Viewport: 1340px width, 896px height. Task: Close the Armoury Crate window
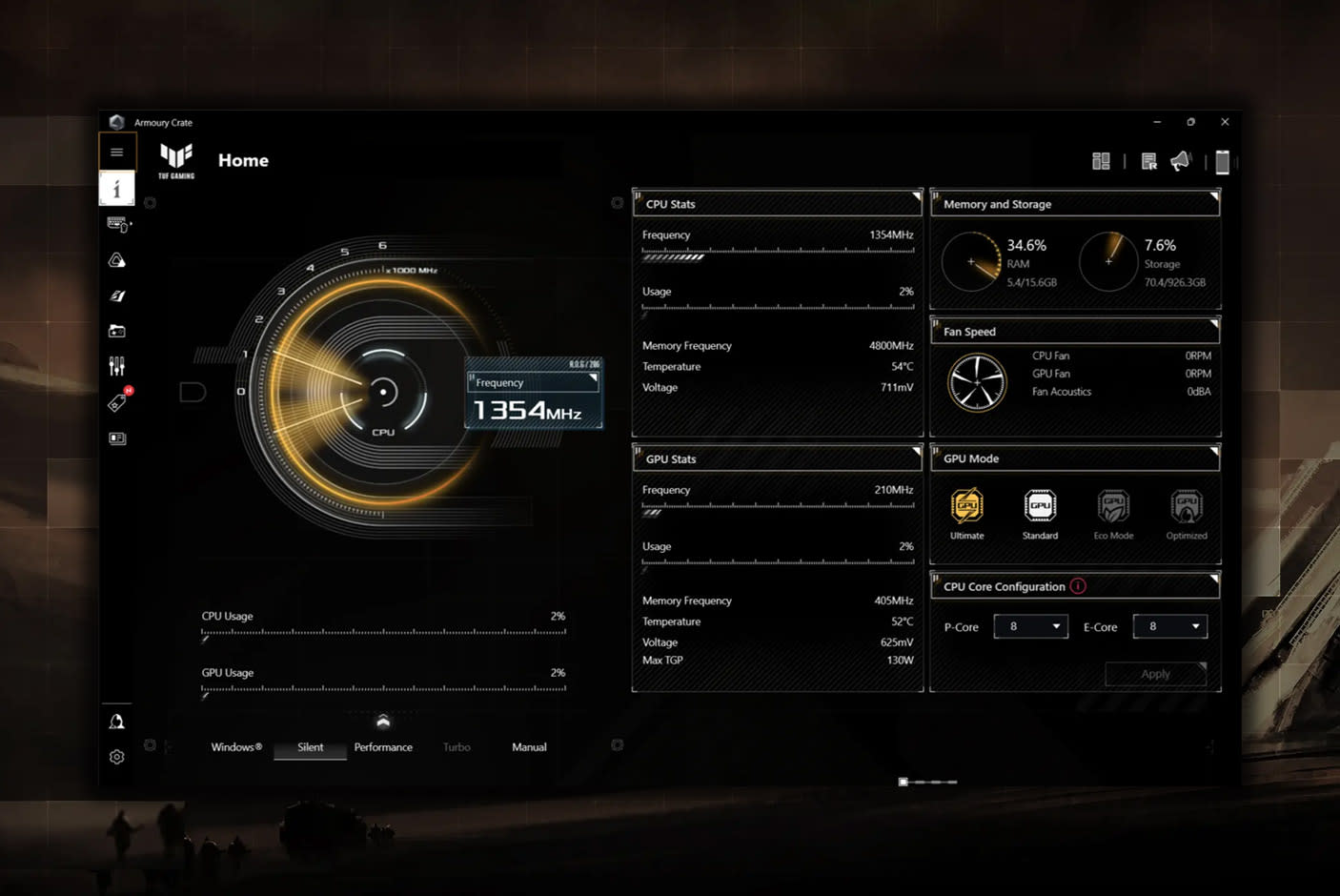1225,122
